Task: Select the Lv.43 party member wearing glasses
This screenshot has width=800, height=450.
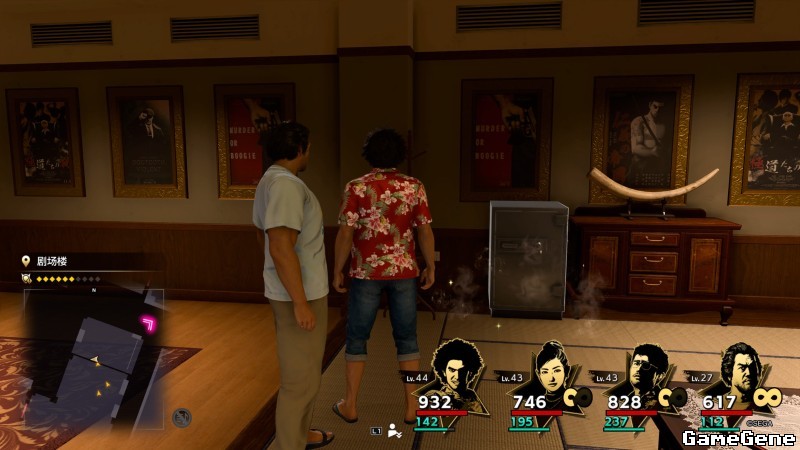Action: pyautogui.click(x=643, y=370)
